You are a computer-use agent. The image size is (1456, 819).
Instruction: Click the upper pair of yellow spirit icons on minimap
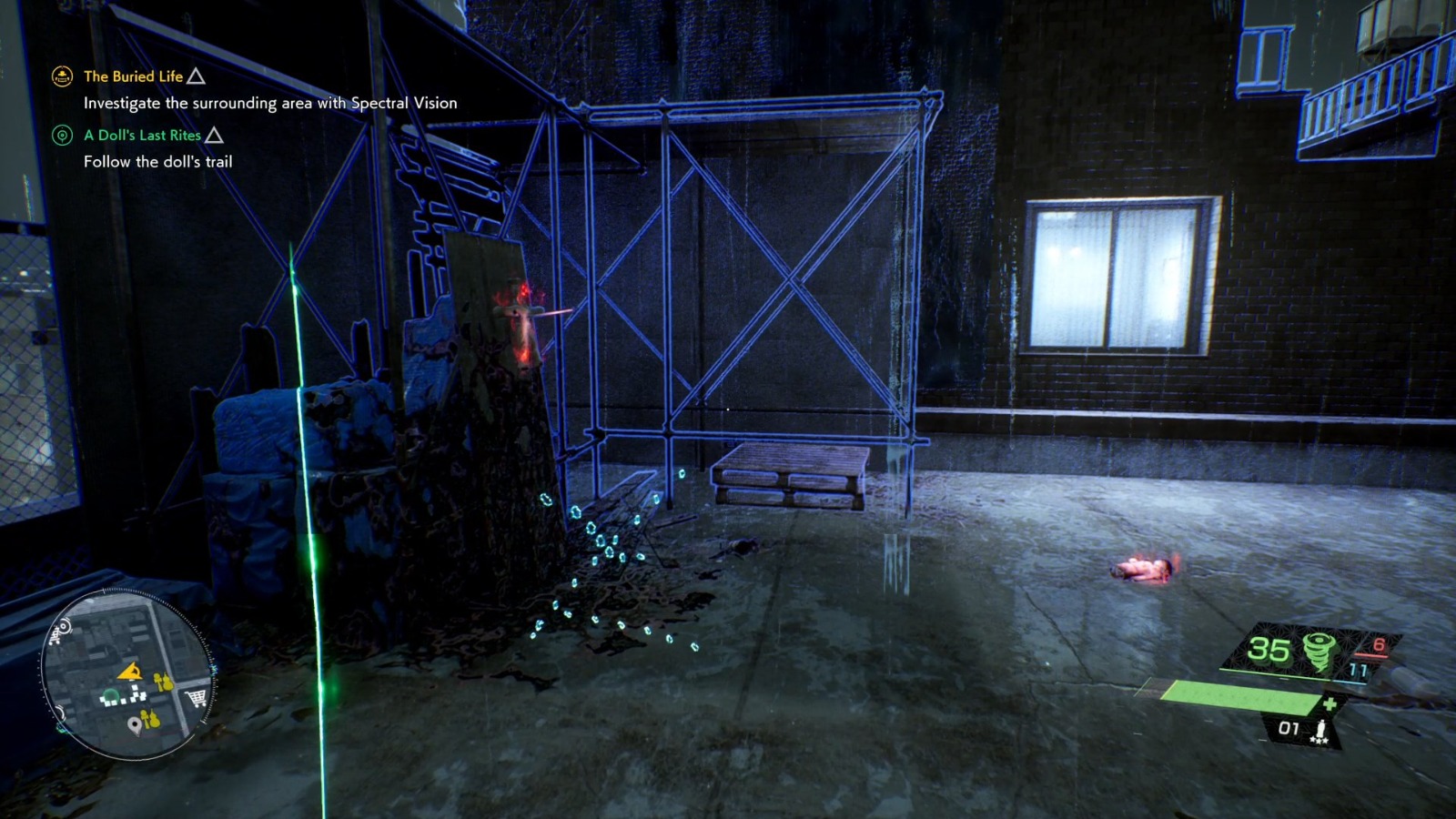(x=162, y=682)
